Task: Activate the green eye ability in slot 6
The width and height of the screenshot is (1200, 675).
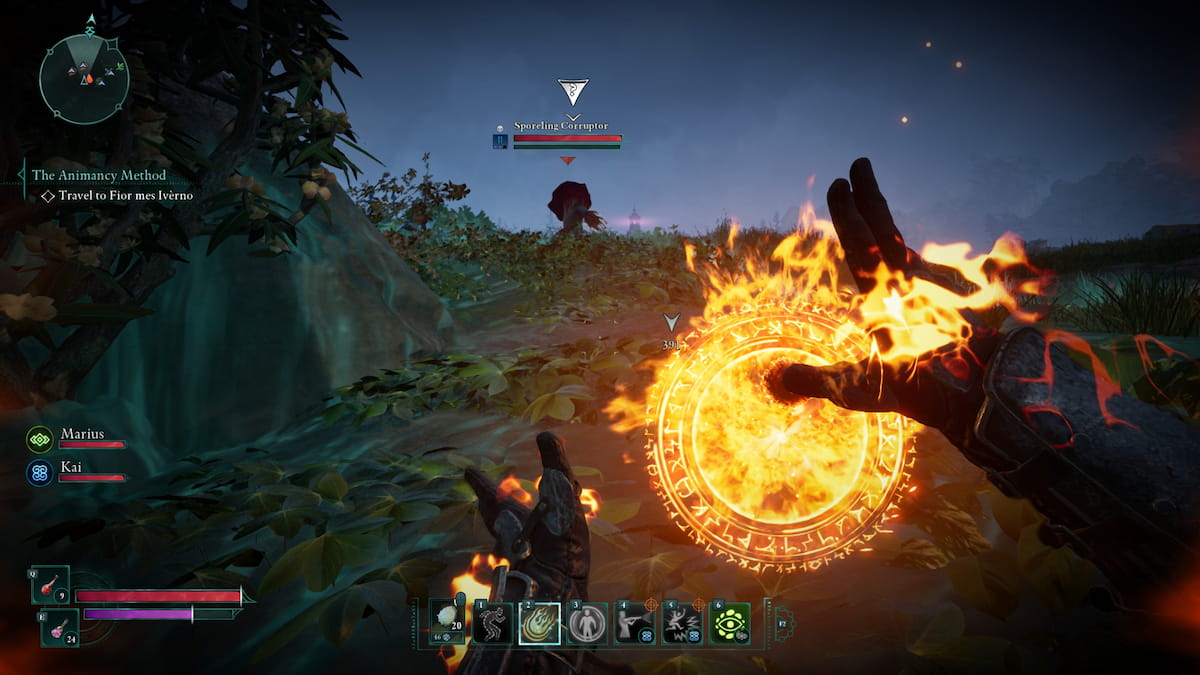Action: pos(730,623)
